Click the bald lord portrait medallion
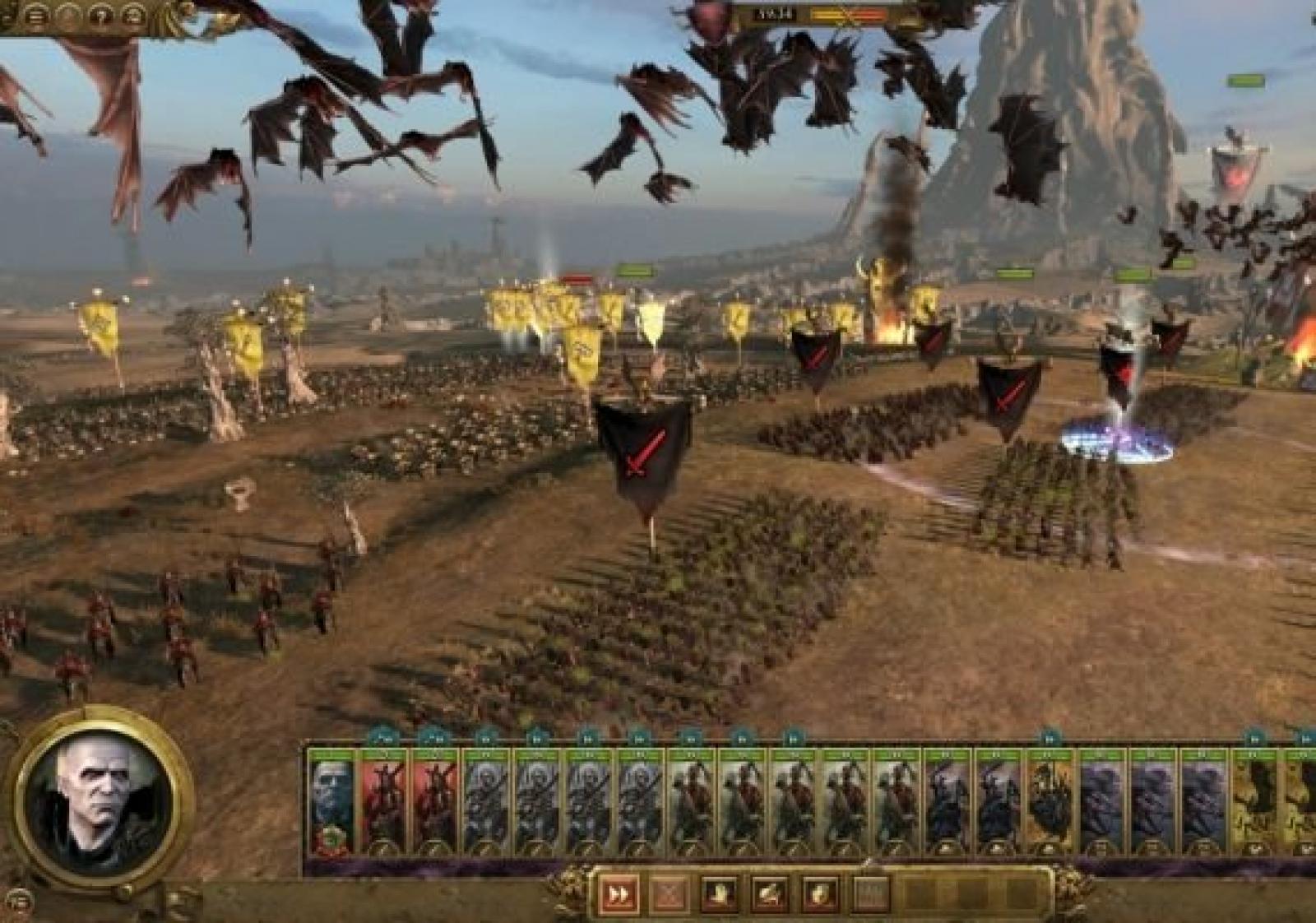 (100, 800)
